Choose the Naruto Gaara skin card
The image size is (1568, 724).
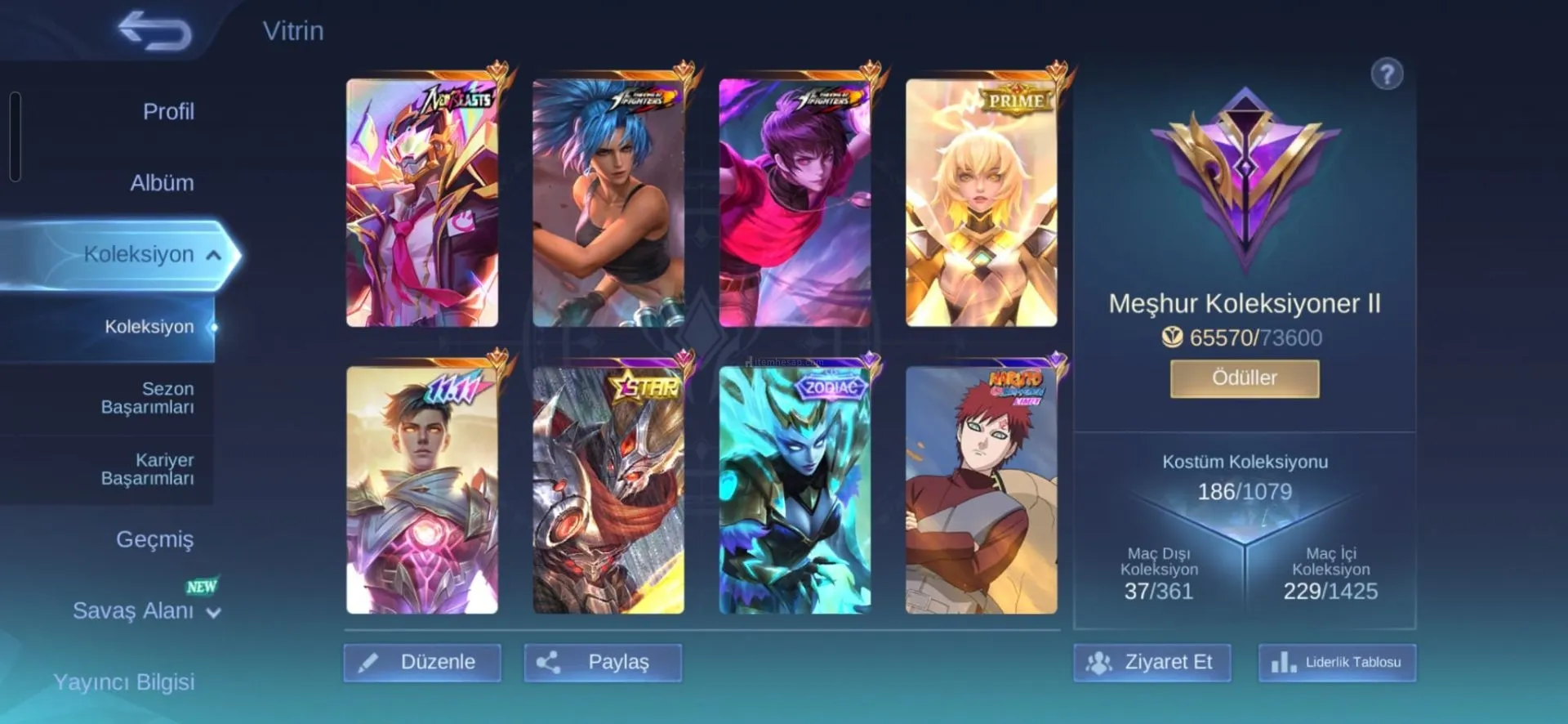click(x=981, y=490)
